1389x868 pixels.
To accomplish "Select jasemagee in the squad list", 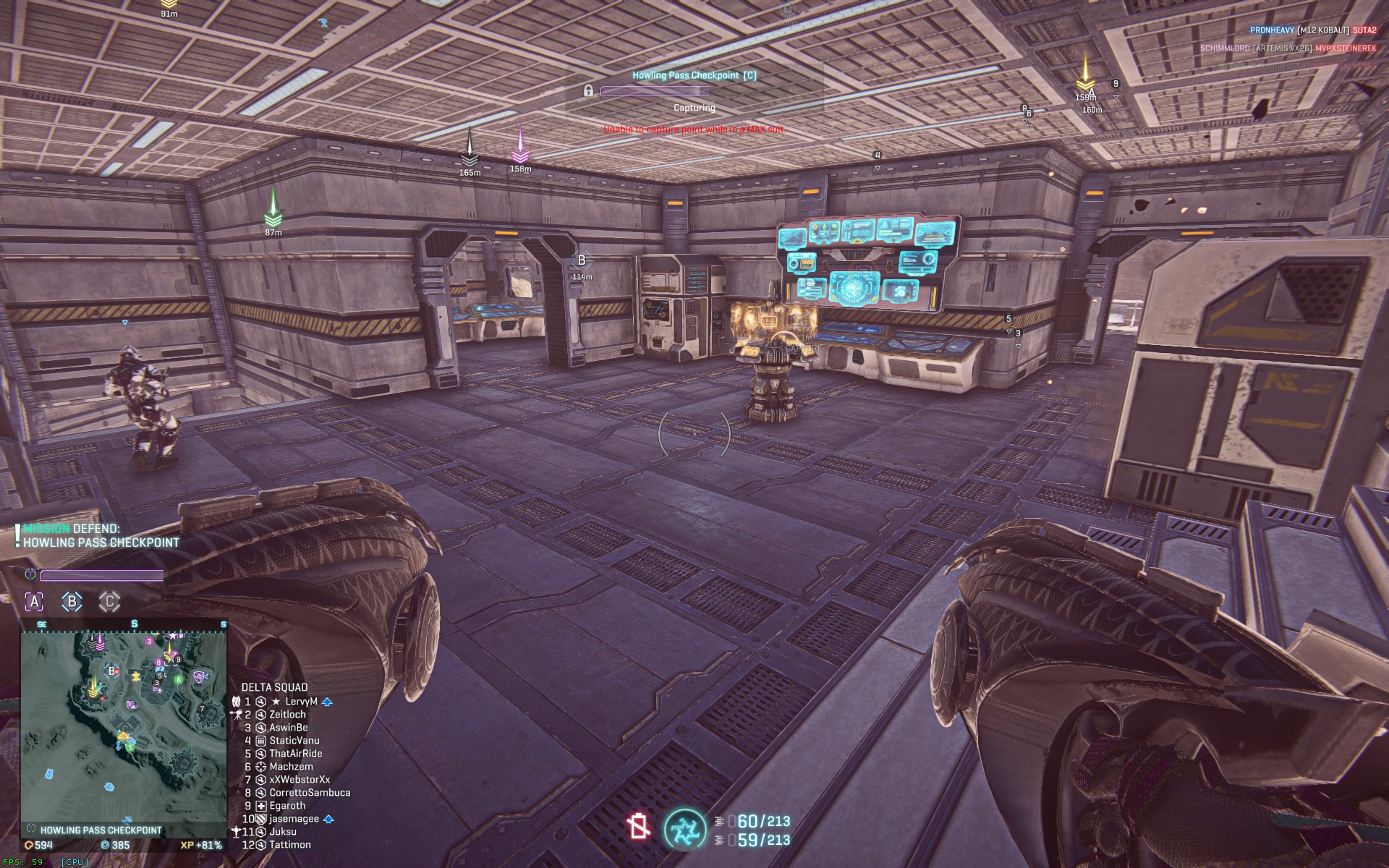I will [294, 819].
